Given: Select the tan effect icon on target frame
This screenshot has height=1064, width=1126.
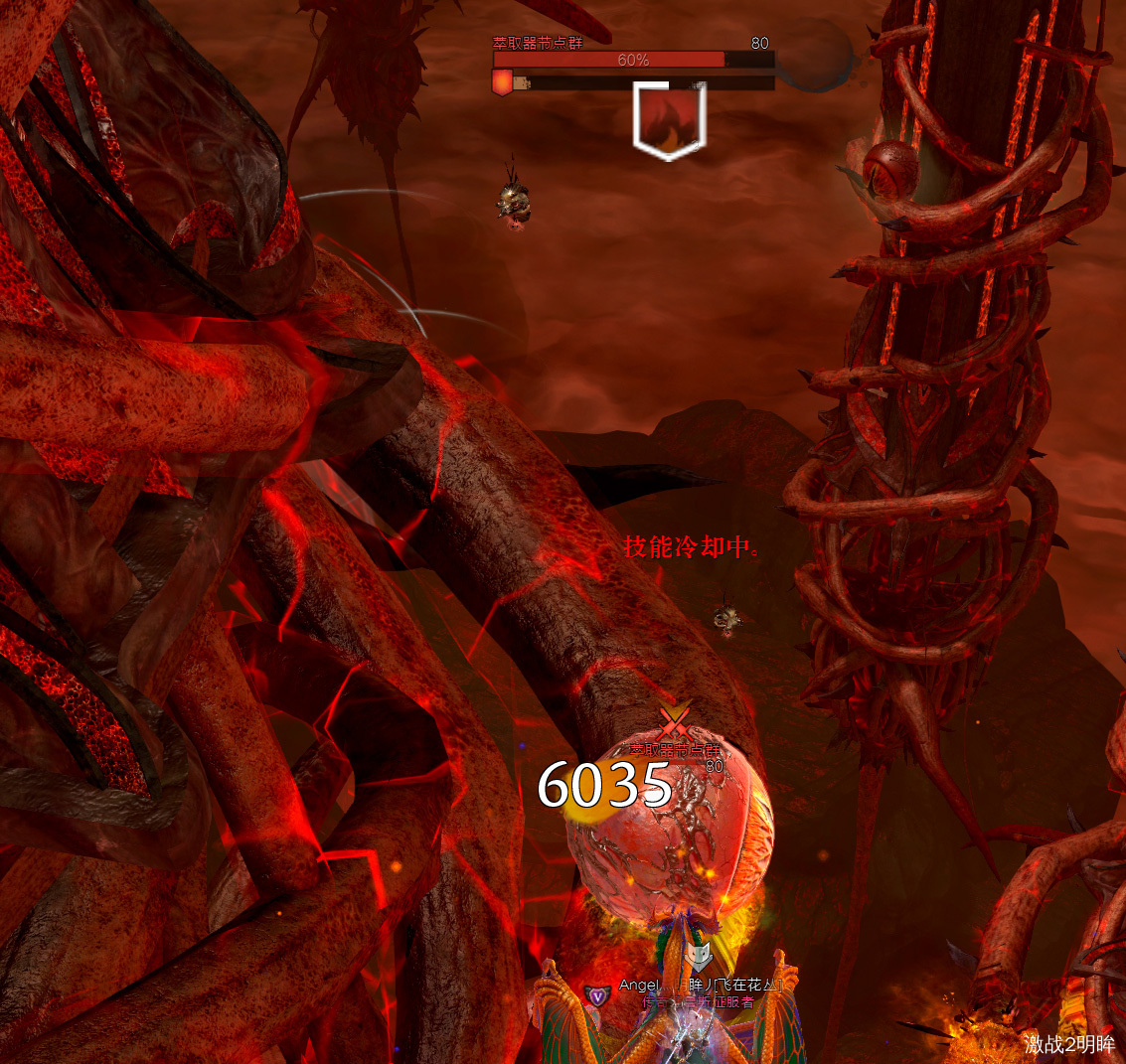Looking at the screenshot, I should 521,83.
